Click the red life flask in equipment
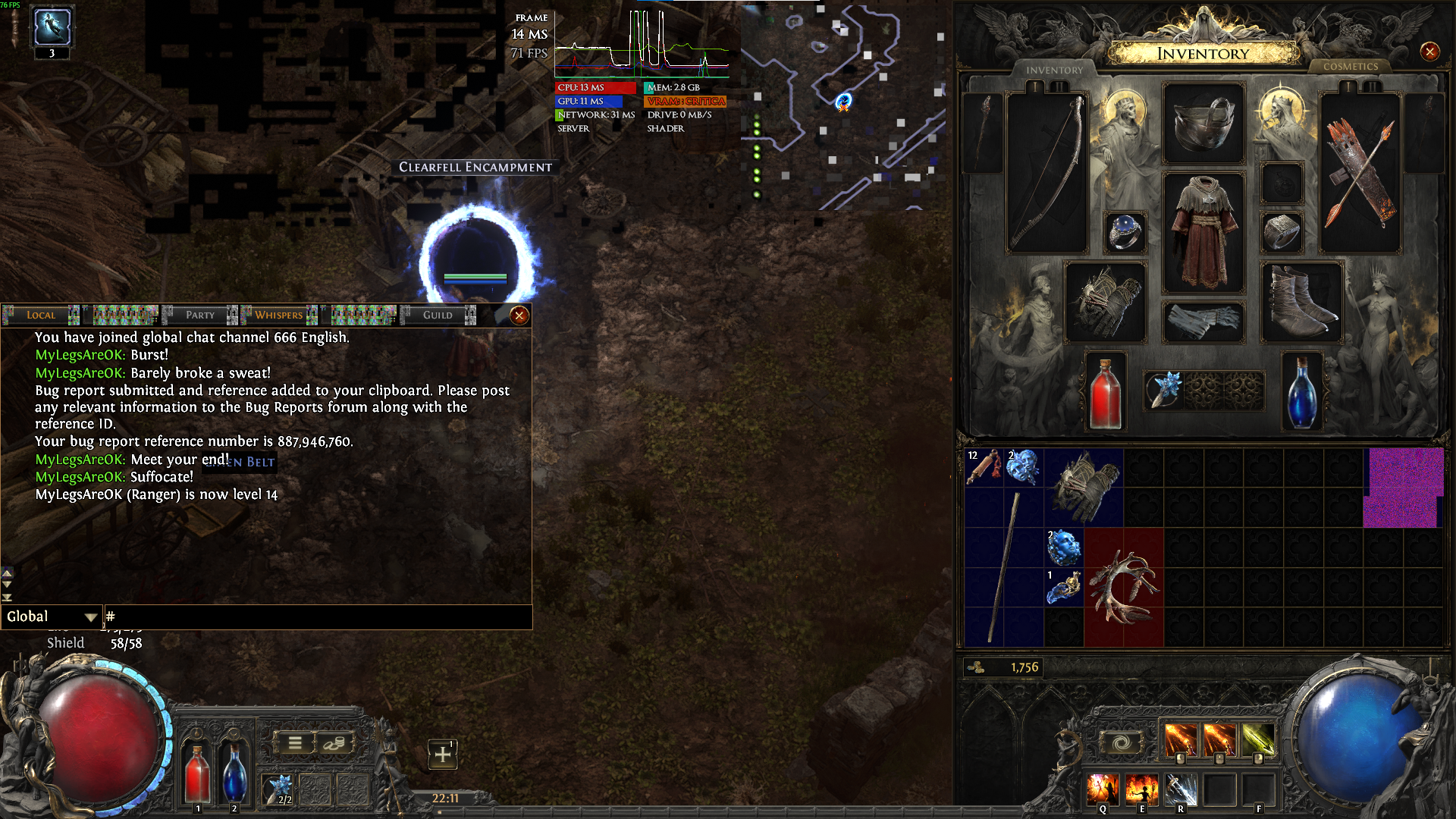 (x=1105, y=392)
